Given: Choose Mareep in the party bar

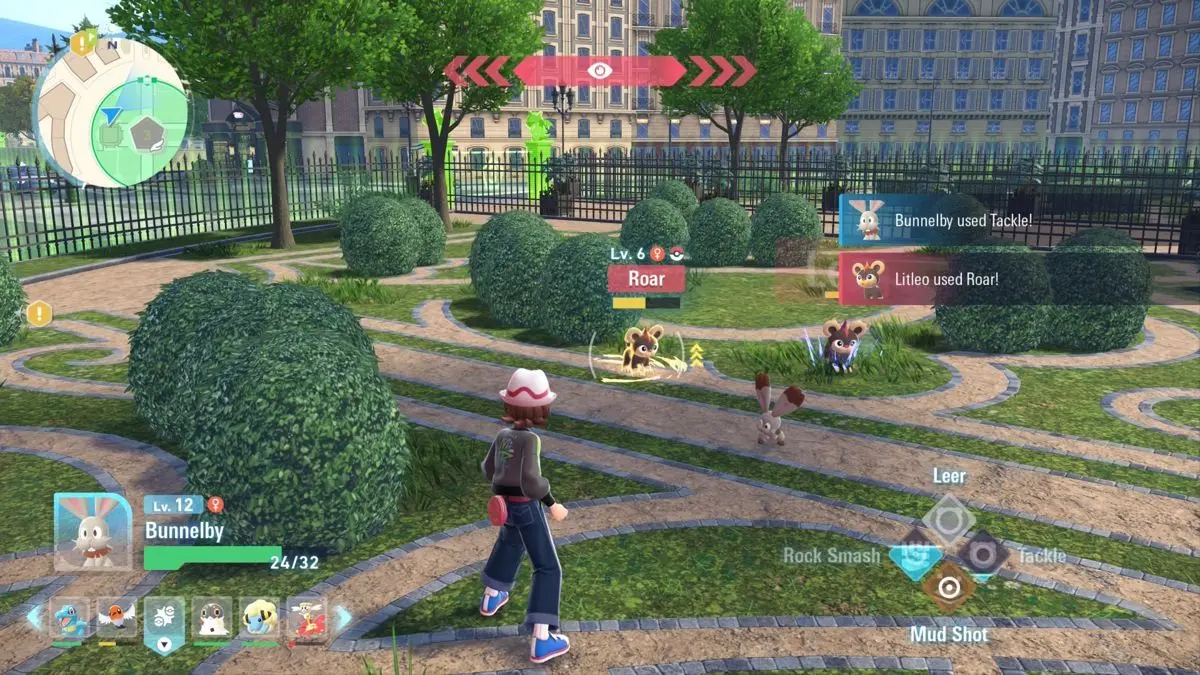Looking at the screenshot, I should click(259, 619).
